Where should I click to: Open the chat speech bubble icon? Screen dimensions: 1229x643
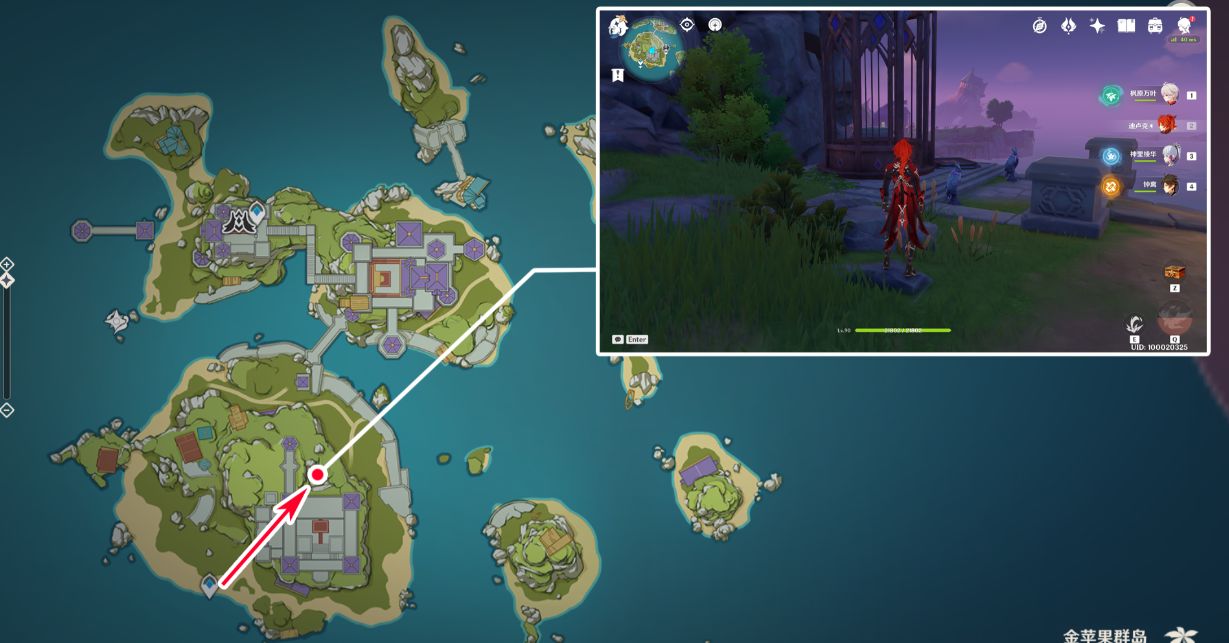point(618,339)
